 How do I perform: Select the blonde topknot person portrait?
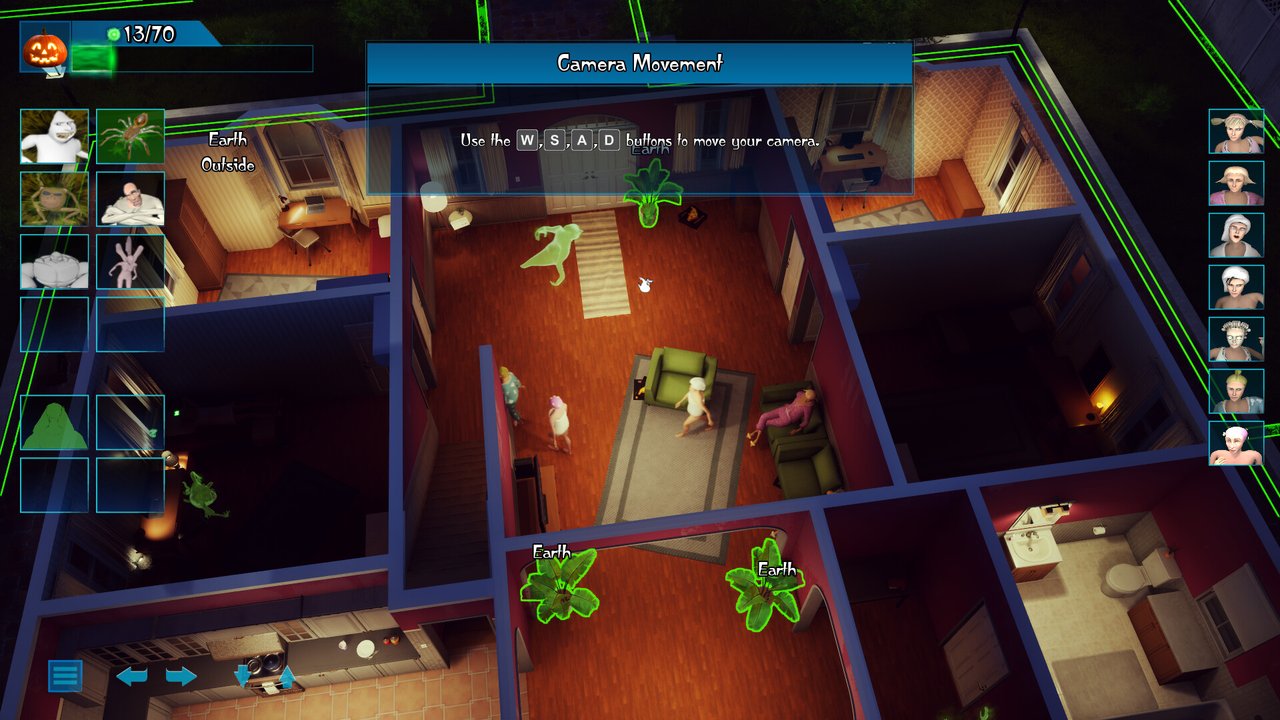(x=1236, y=391)
